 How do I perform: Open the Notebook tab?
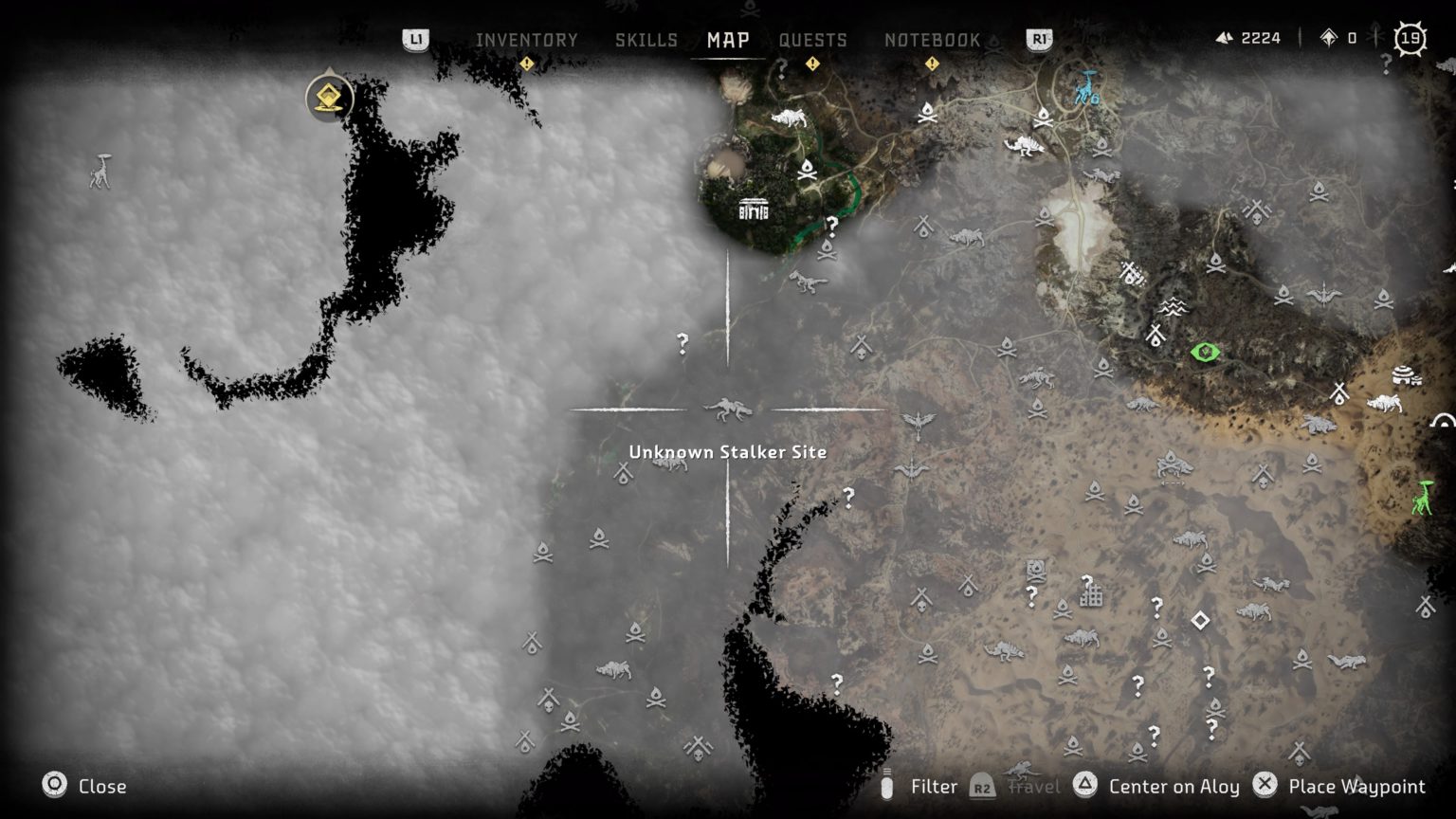[x=932, y=40]
